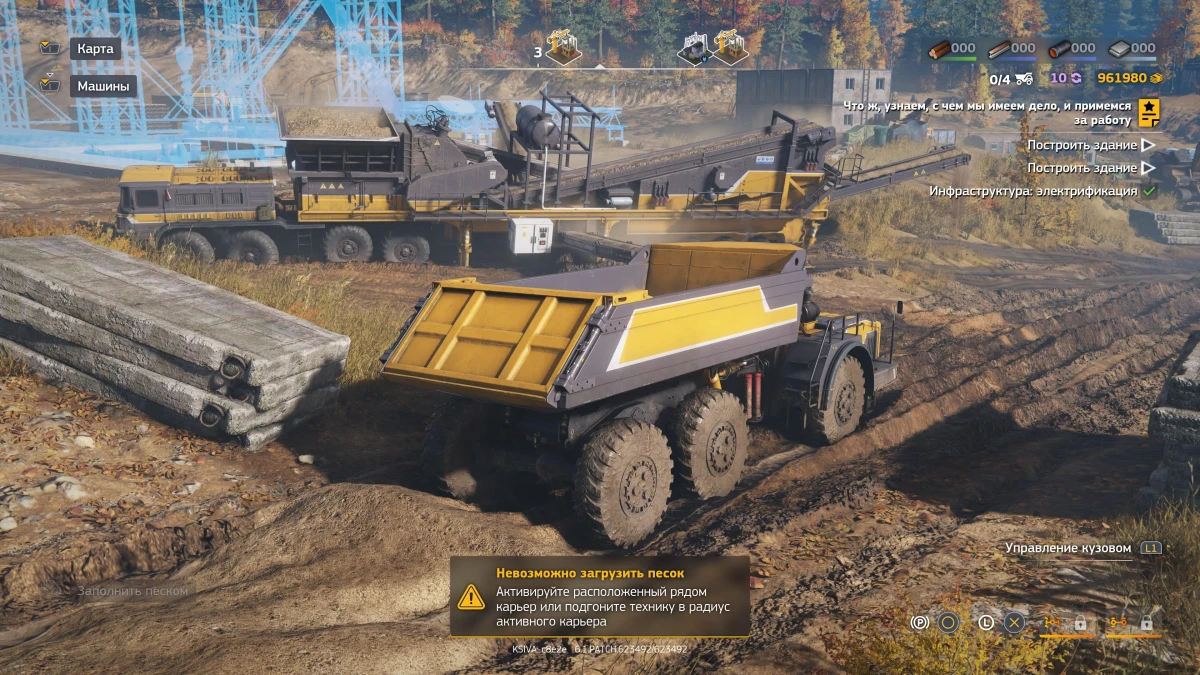Activate the Управление кузовом control label
Image resolution: width=1200 pixels, height=675 pixels.
coord(1068,548)
